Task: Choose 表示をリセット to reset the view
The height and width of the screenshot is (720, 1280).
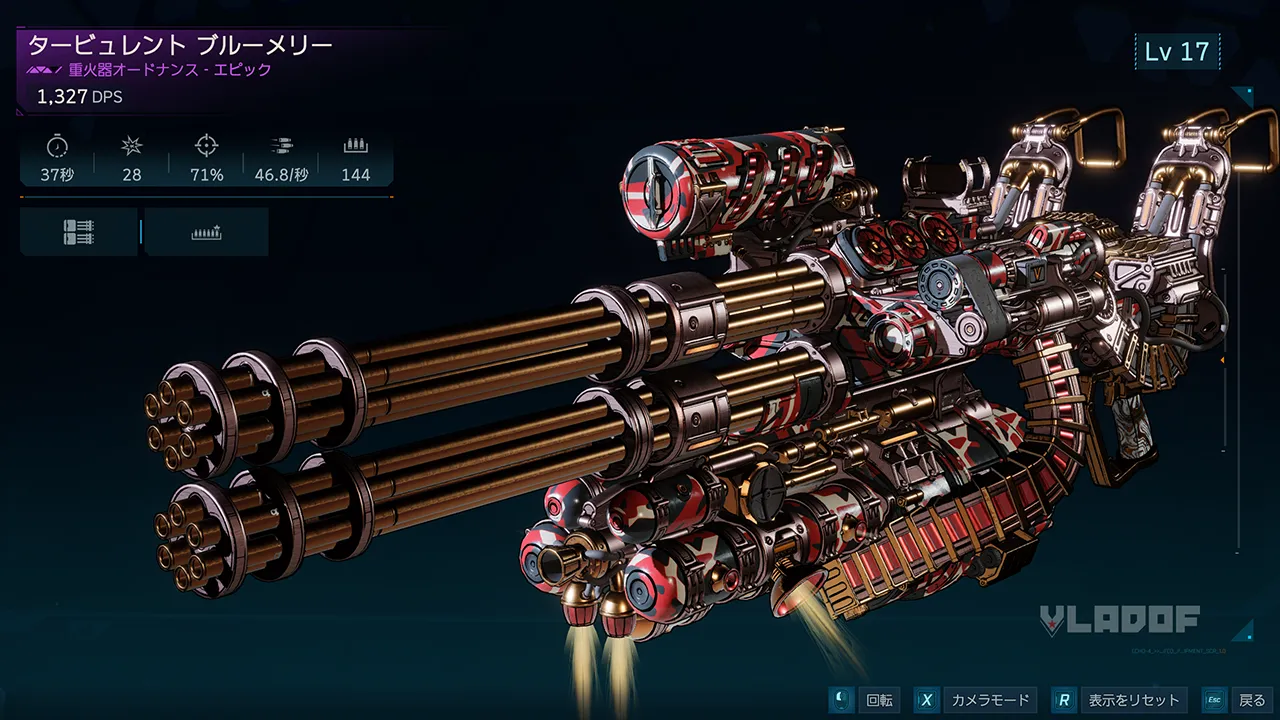Action: click(1121, 700)
